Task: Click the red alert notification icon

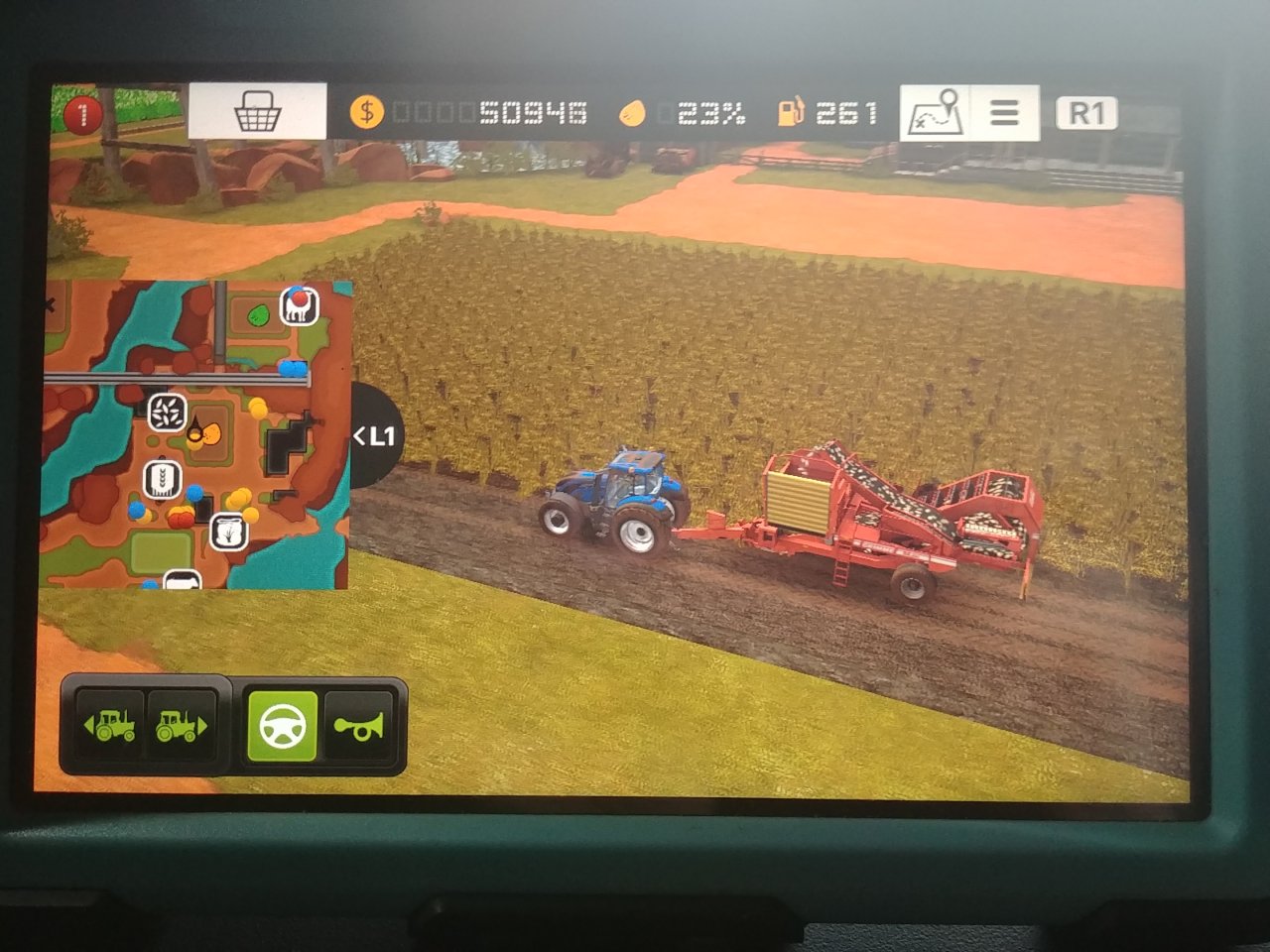Action: pos(83,113)
